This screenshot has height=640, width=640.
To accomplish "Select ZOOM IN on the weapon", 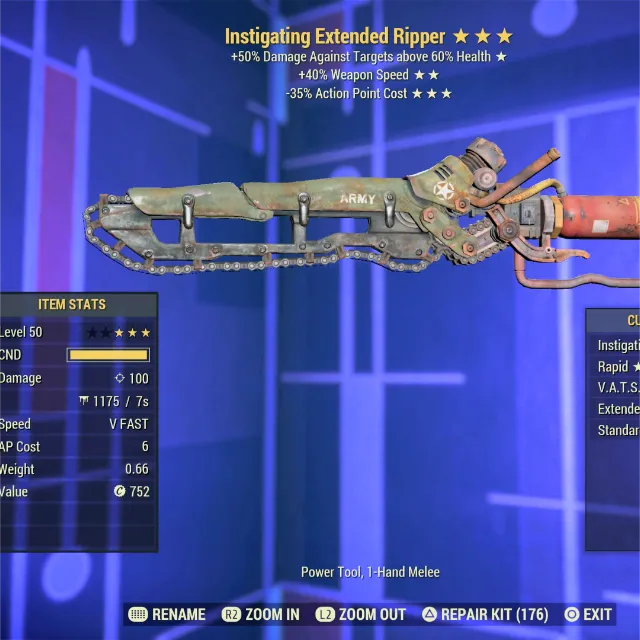I will pyautogui.click(x=261, y=614).
